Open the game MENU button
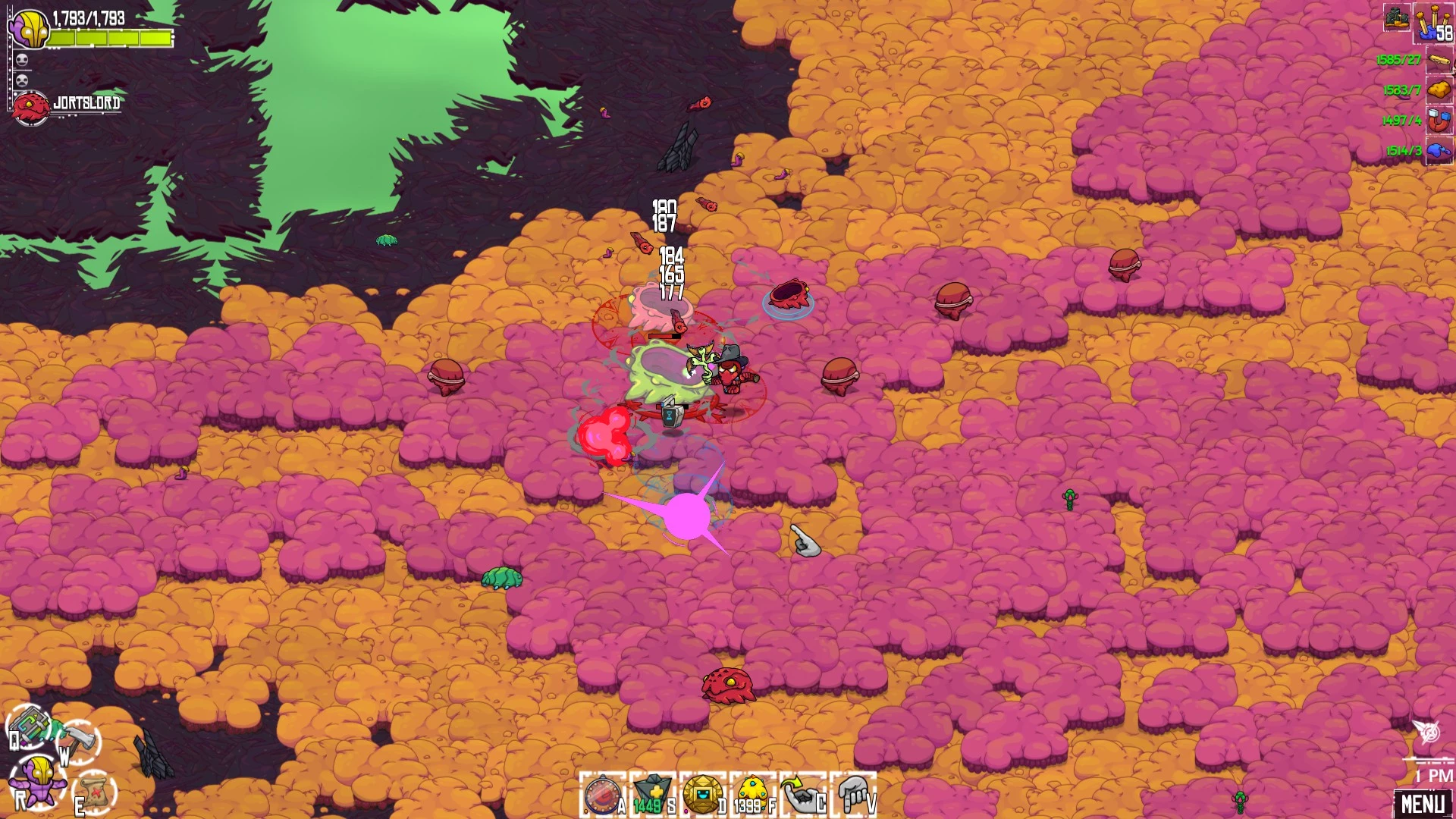The image size is (1456, 819). click(1423, 803)
